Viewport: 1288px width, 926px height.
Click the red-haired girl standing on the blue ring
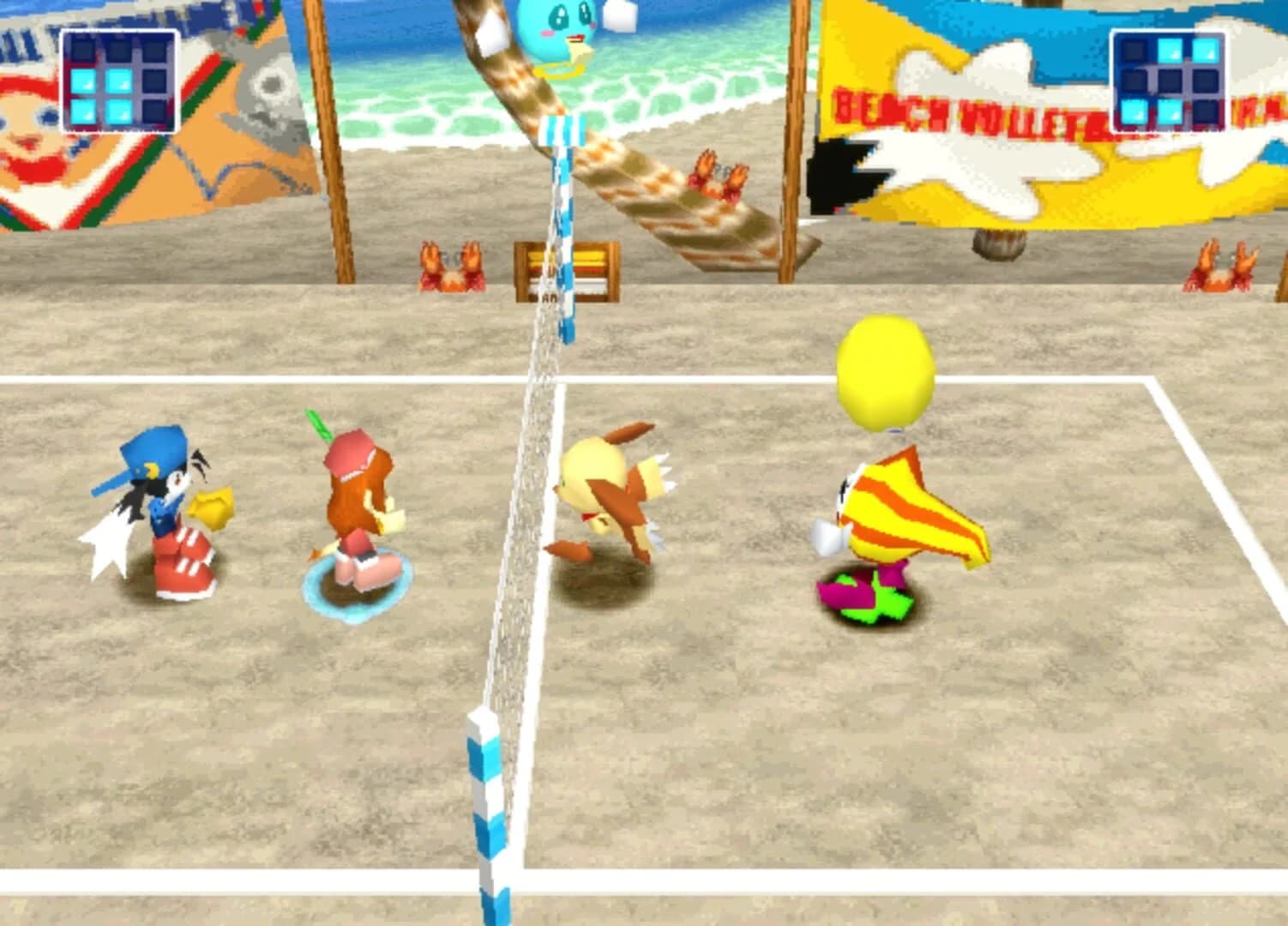[x=360, y=506]
